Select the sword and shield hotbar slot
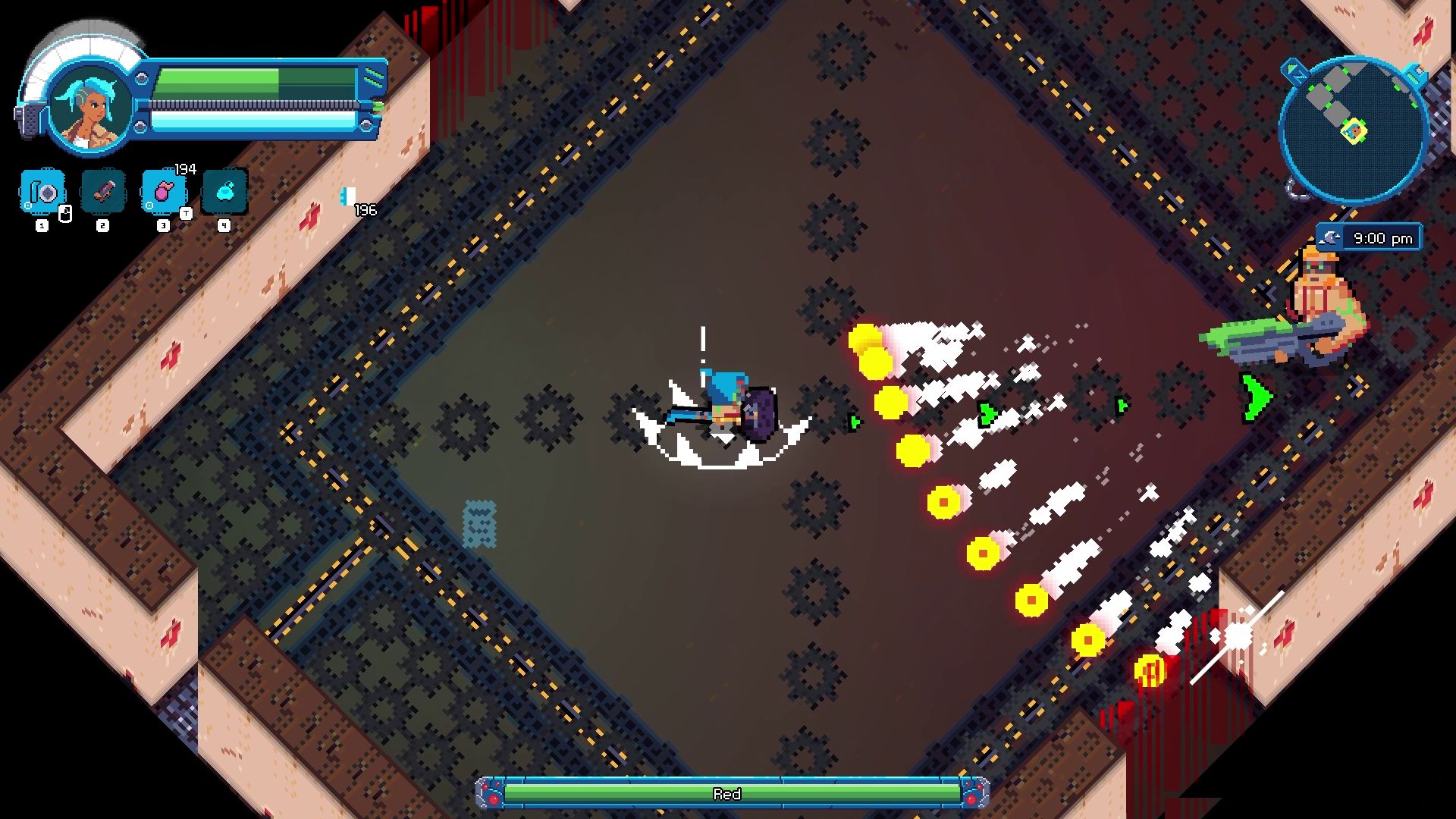The width and height of the screenshot is (1456, 819). click(42, 192)
